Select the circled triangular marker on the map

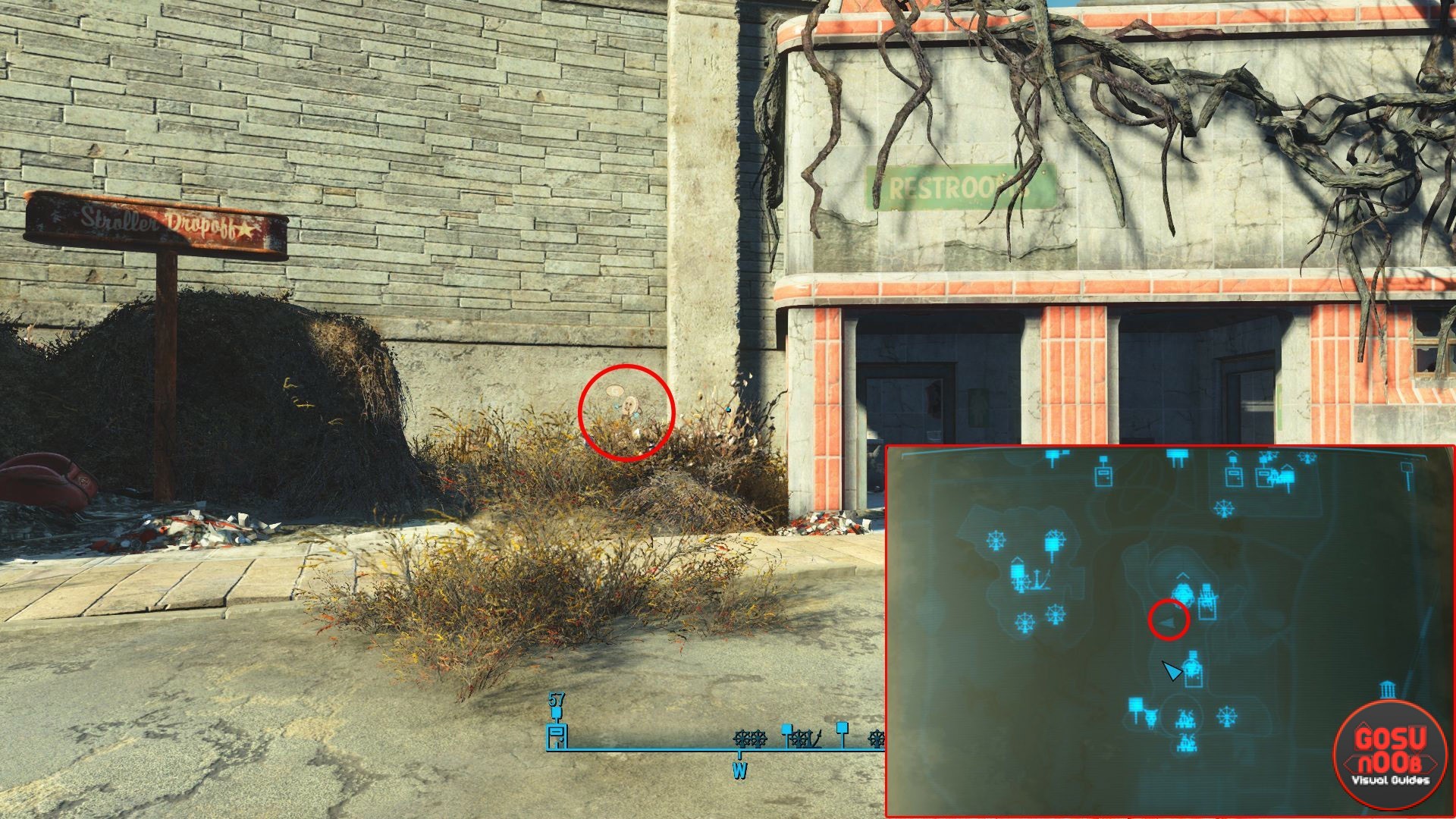pos(1168,620)
